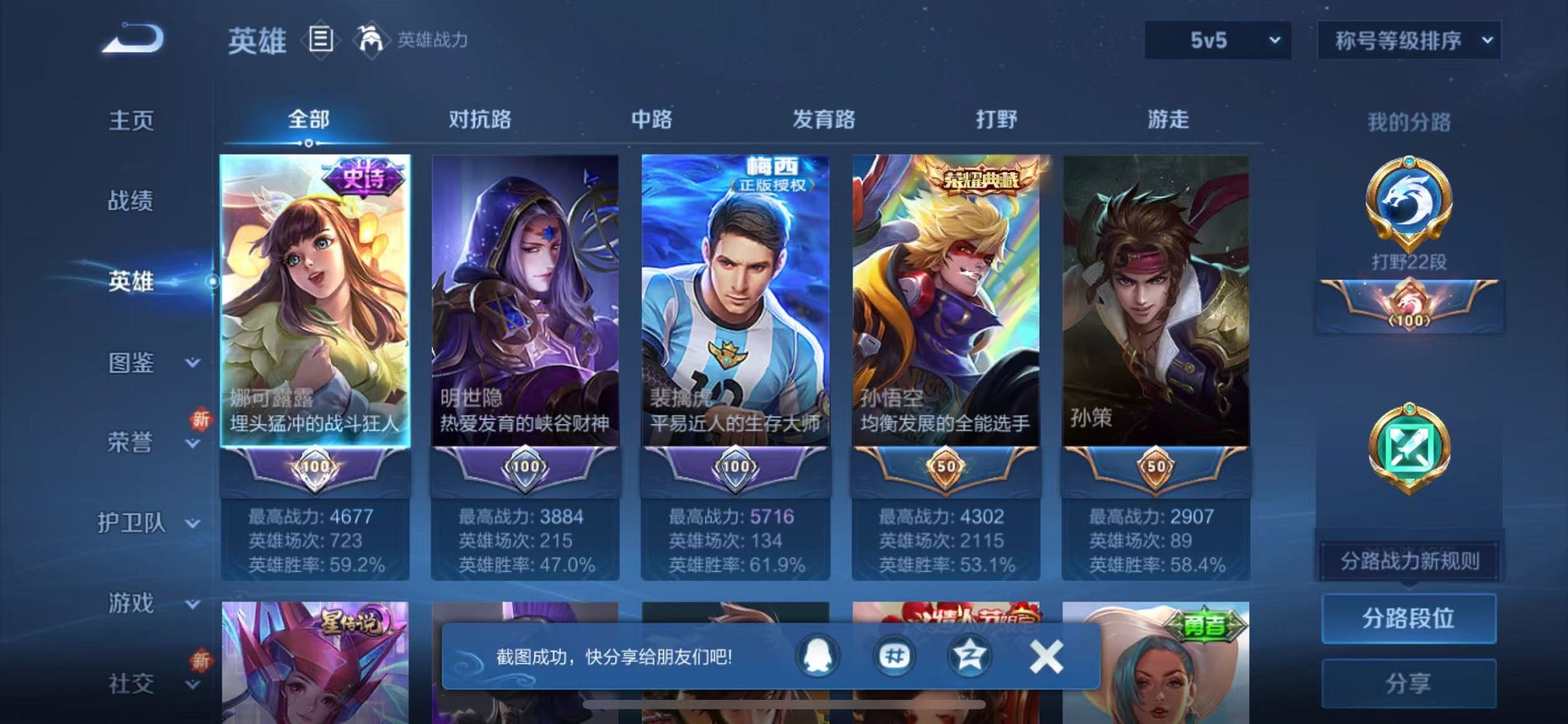Share the screenshot via the QQ penguin icon
This screenshot has width=1568, height=724.
click(x=818, y=656)
